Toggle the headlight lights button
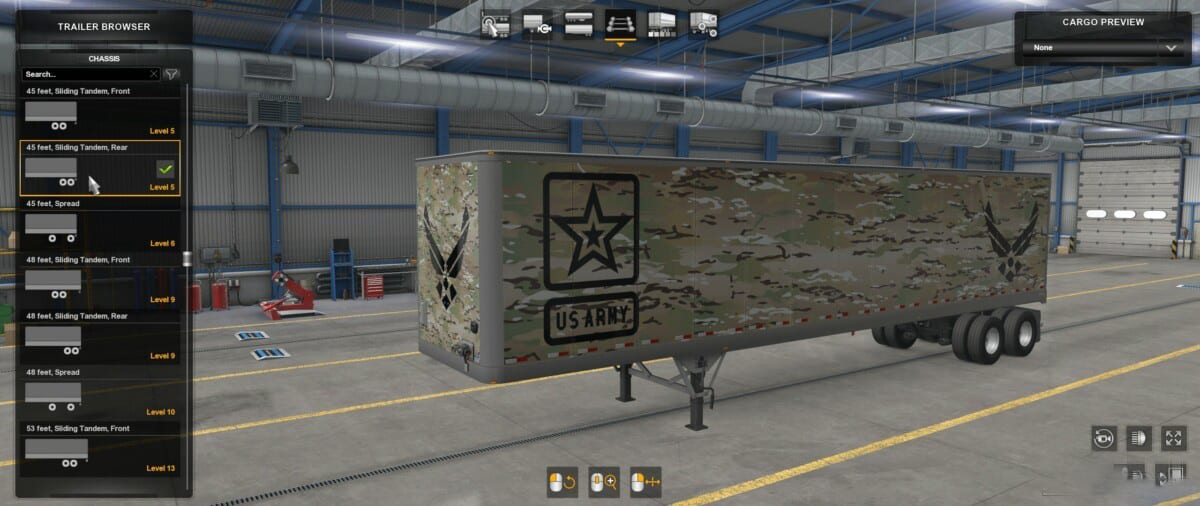Viewport: 1200px width, 506px height. point(1139,437)
